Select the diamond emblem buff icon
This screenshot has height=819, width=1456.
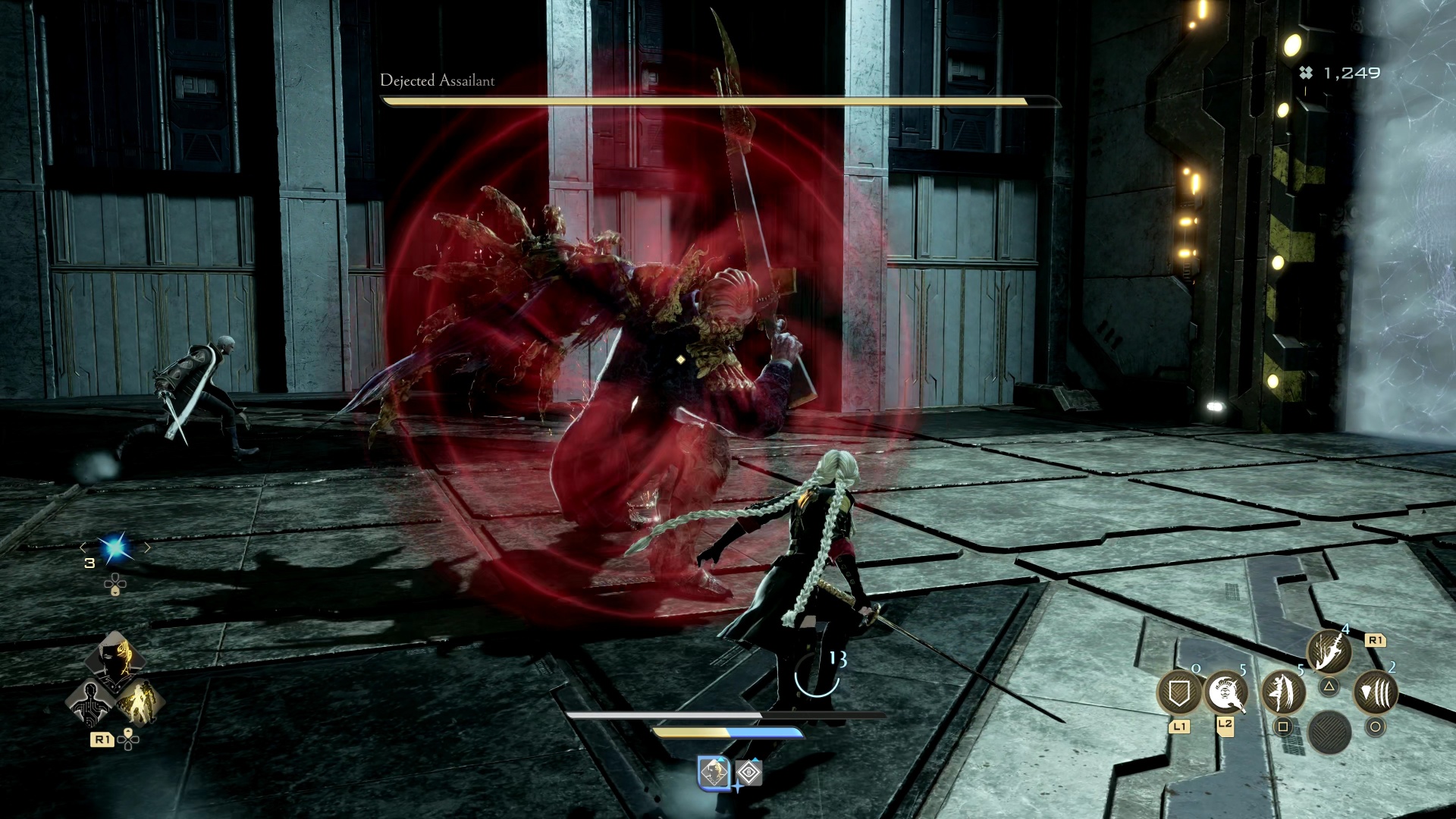point(749,773)
